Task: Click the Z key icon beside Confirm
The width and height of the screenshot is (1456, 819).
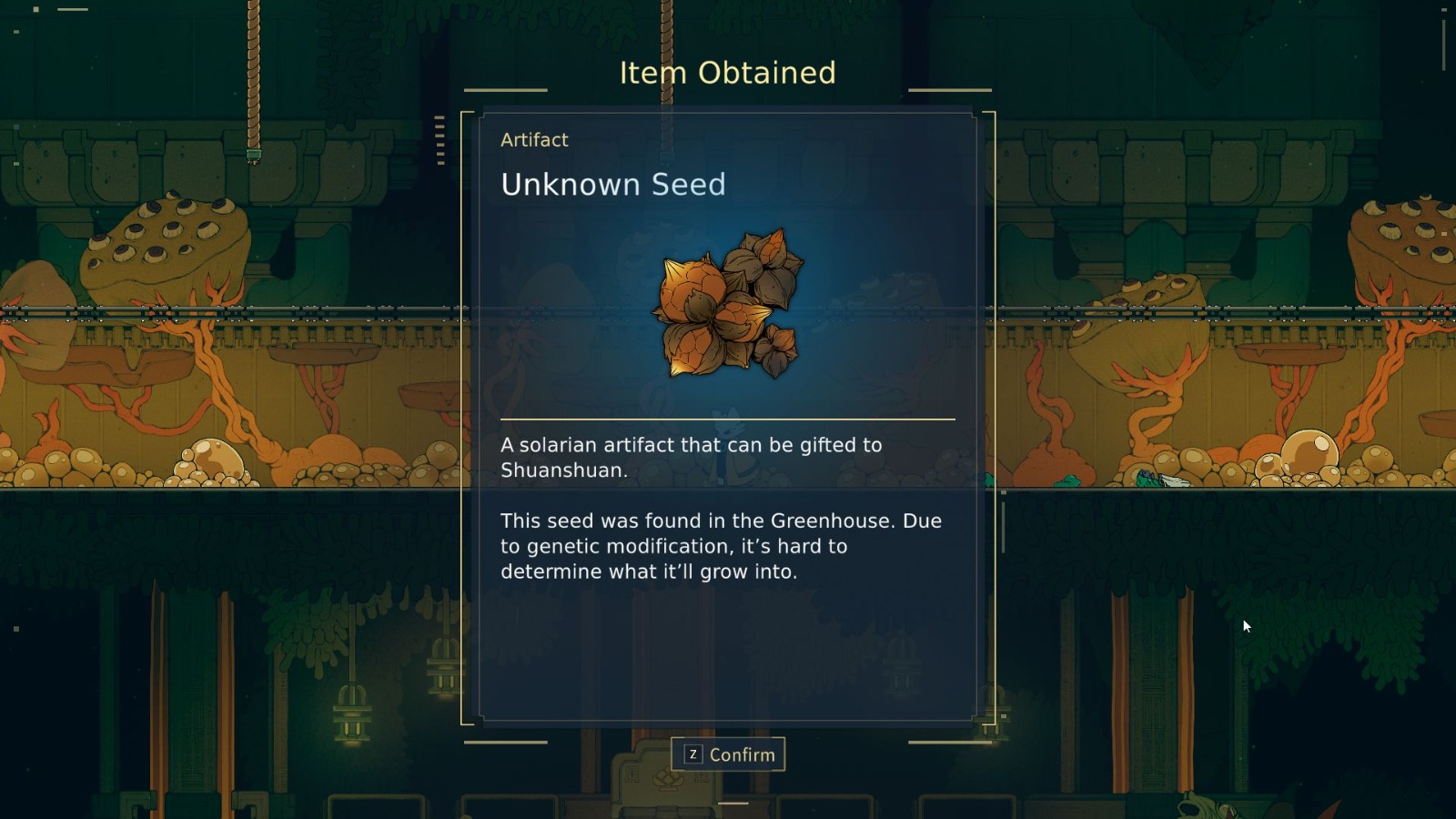Action: tap(693, 753)
